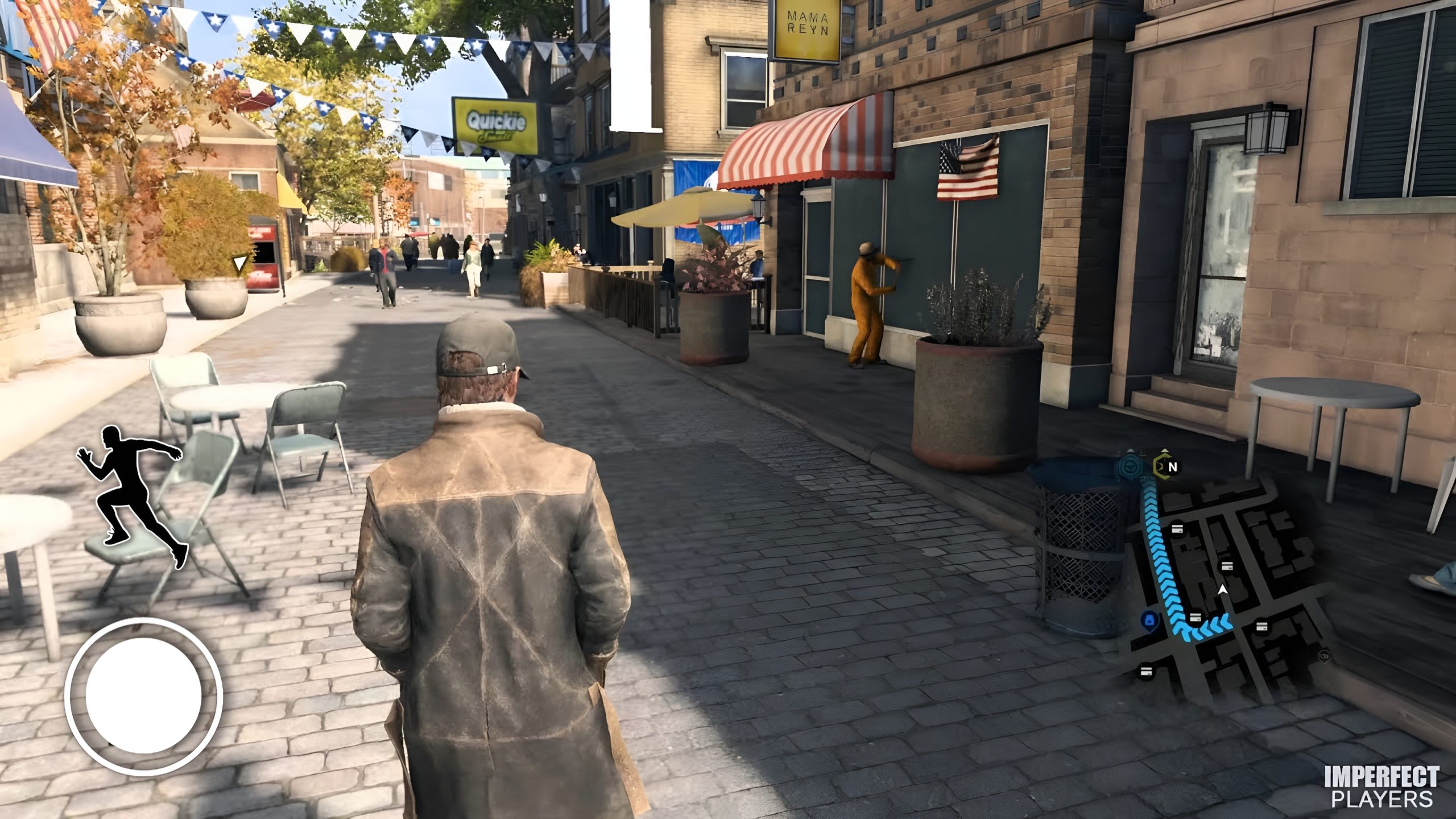Tap the virtual joystick thumb pad
Viewport: 1456px width, 819px height.
pyautogui.click(x=143, y=696)
